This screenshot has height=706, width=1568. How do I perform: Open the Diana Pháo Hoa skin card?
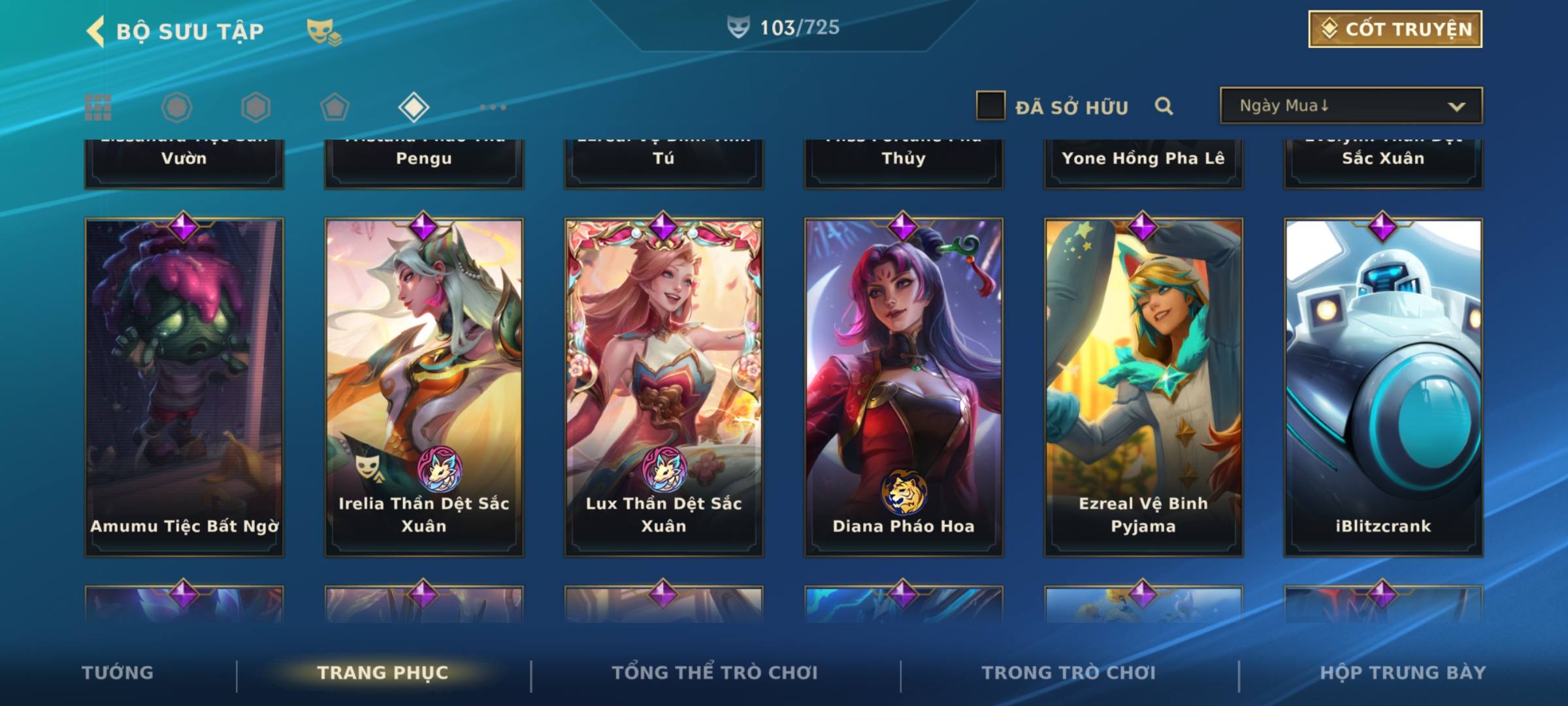(x=904, y=387)
